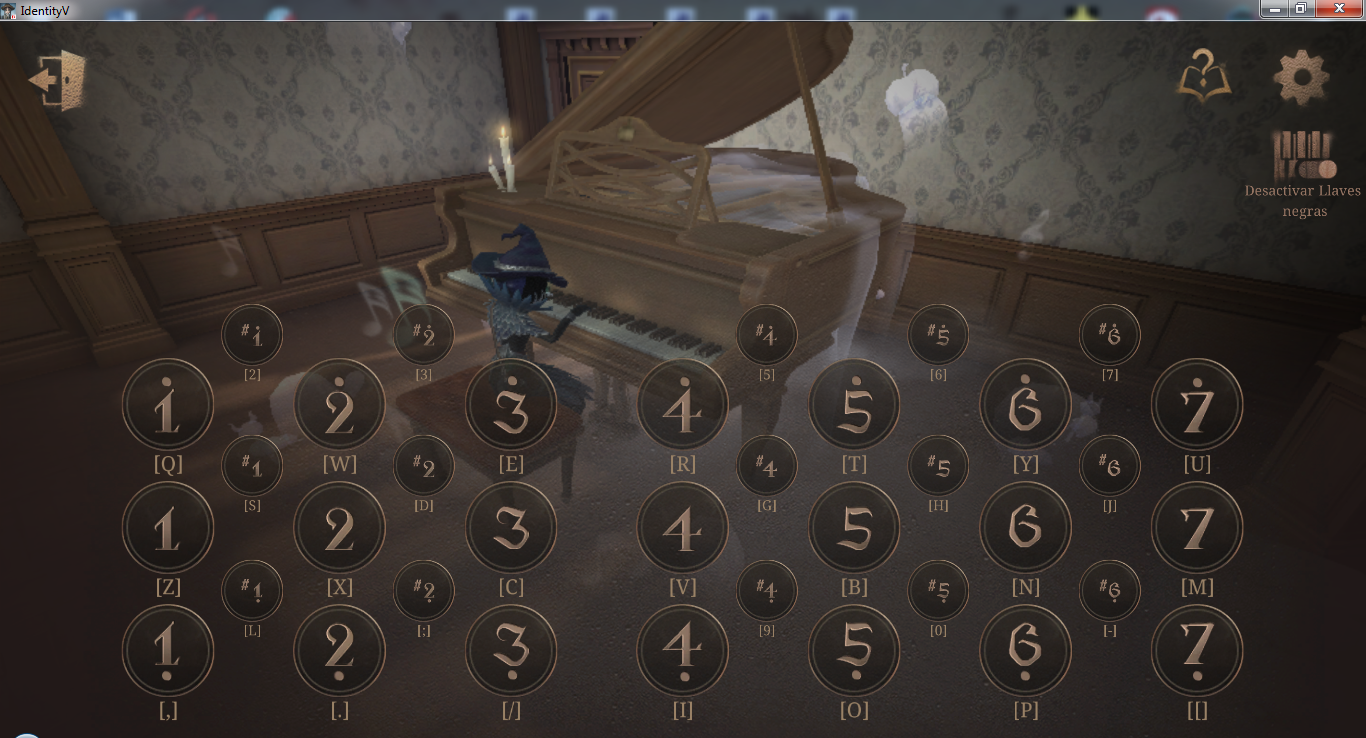Play the low note 2 marked [.]
Image resolution: width=1366 pixels, height=738 pixels.
click(x=339, y=650)
